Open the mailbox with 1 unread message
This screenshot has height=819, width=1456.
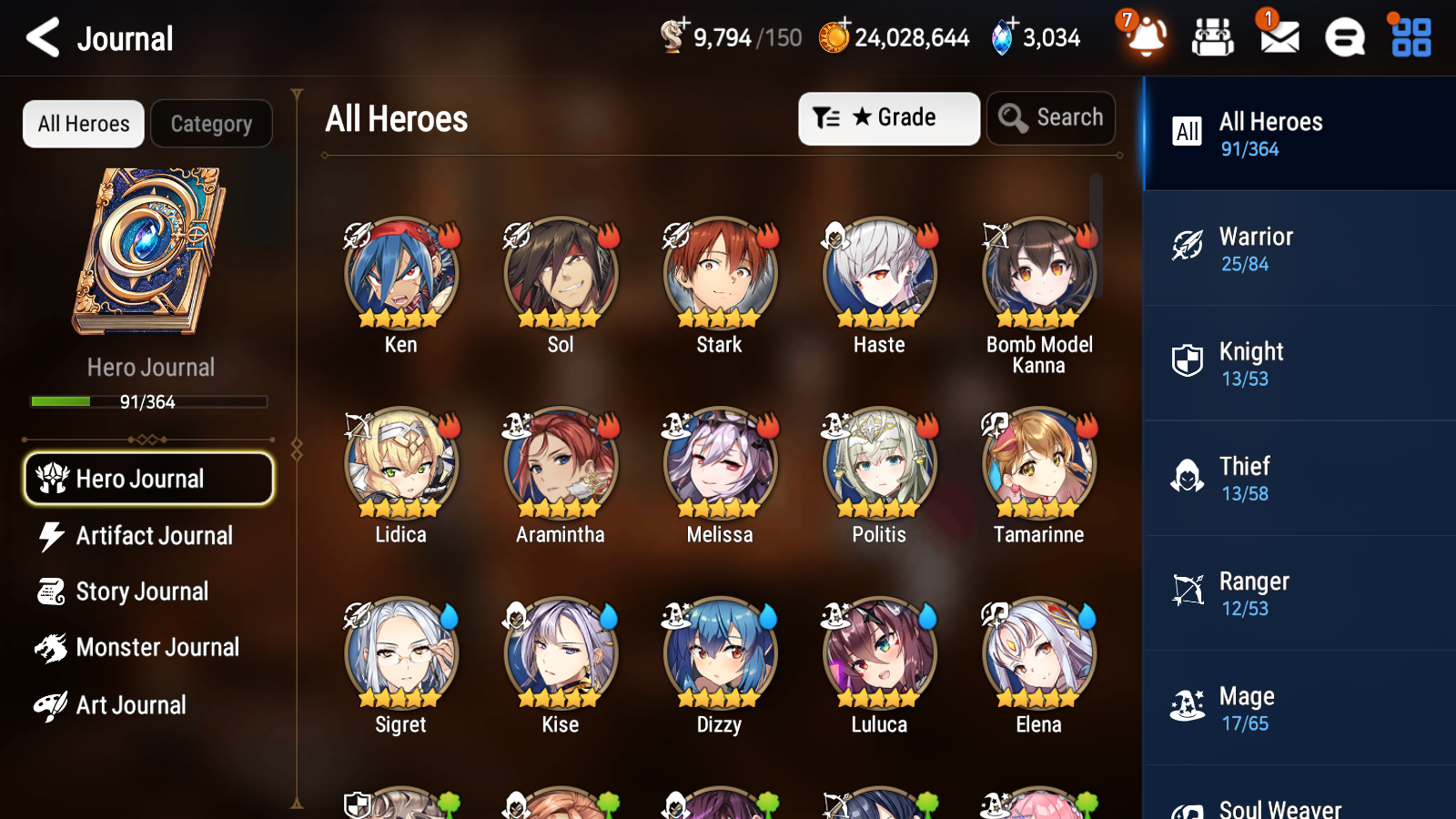click(x=1278, y=38)
